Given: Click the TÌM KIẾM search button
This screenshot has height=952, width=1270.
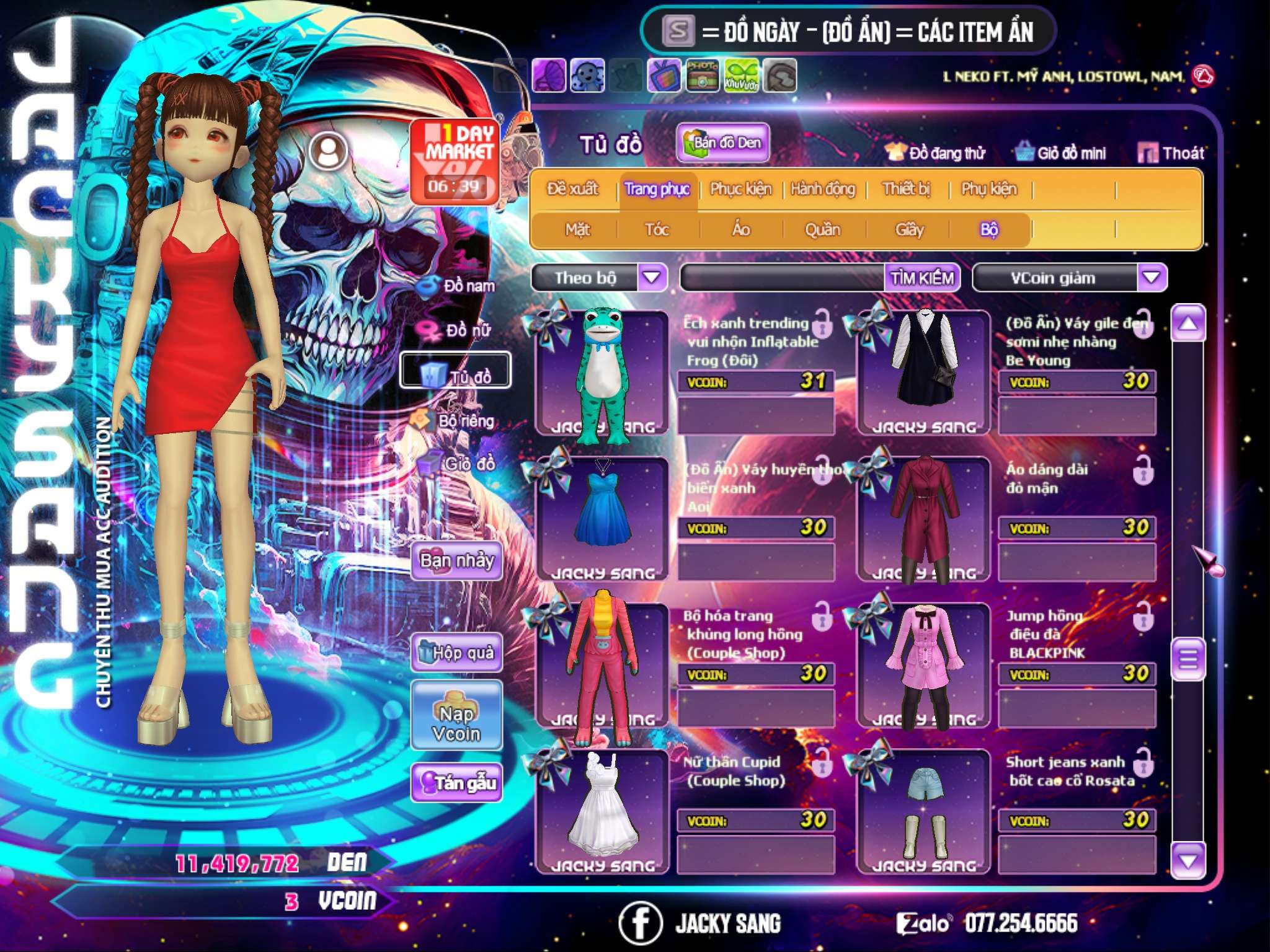Looking at the screenshot, I should 921,278.
